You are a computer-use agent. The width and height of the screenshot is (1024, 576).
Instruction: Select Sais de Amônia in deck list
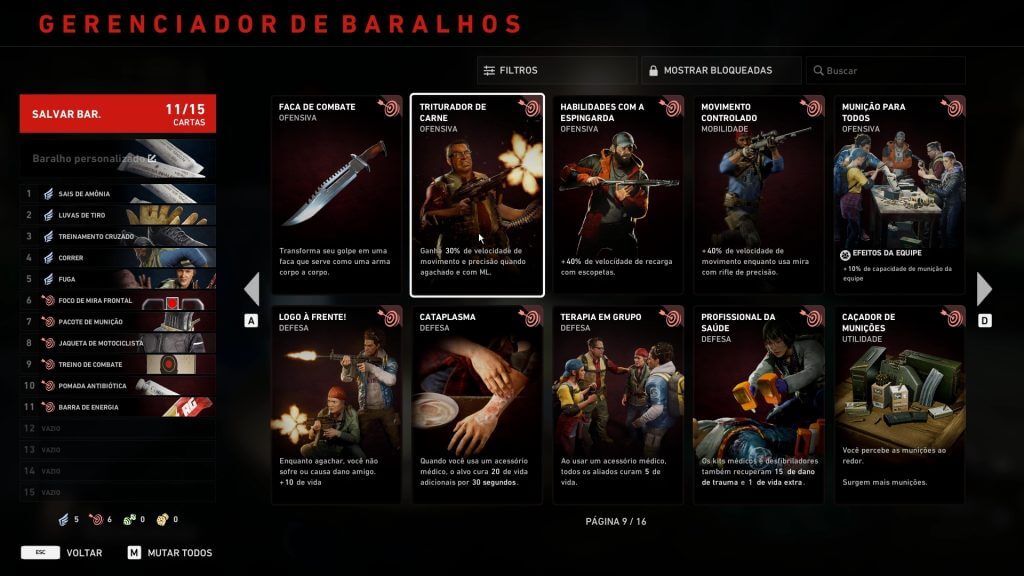117,194
